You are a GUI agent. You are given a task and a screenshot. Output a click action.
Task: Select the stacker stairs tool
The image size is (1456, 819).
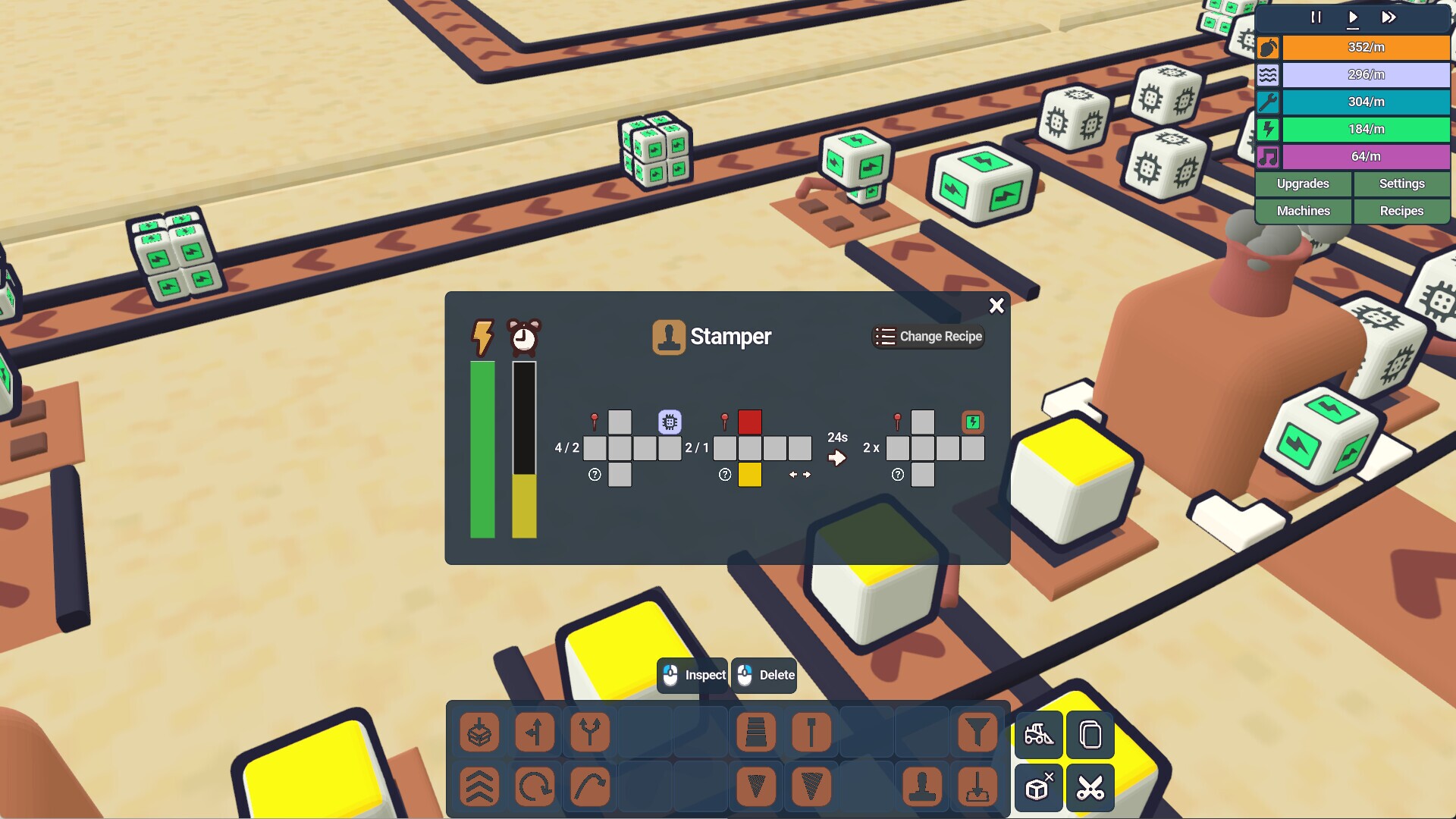756,733
